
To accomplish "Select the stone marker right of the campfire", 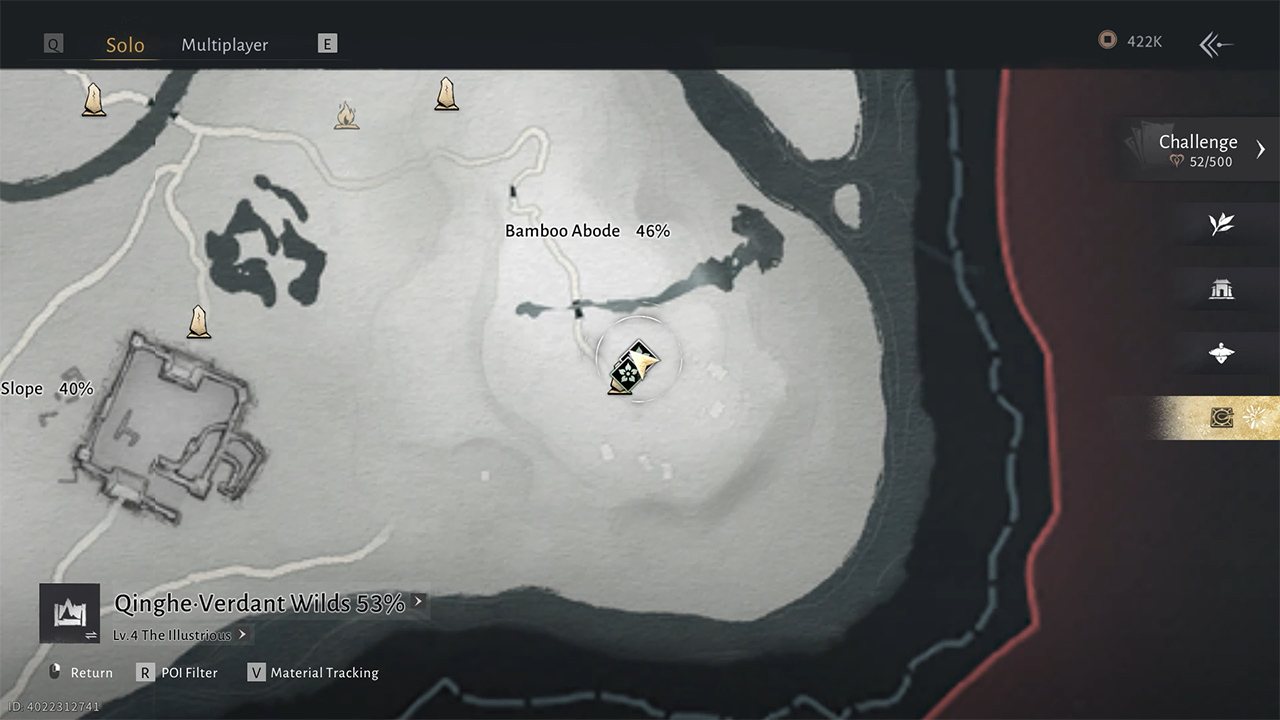I will pos(446,93).
